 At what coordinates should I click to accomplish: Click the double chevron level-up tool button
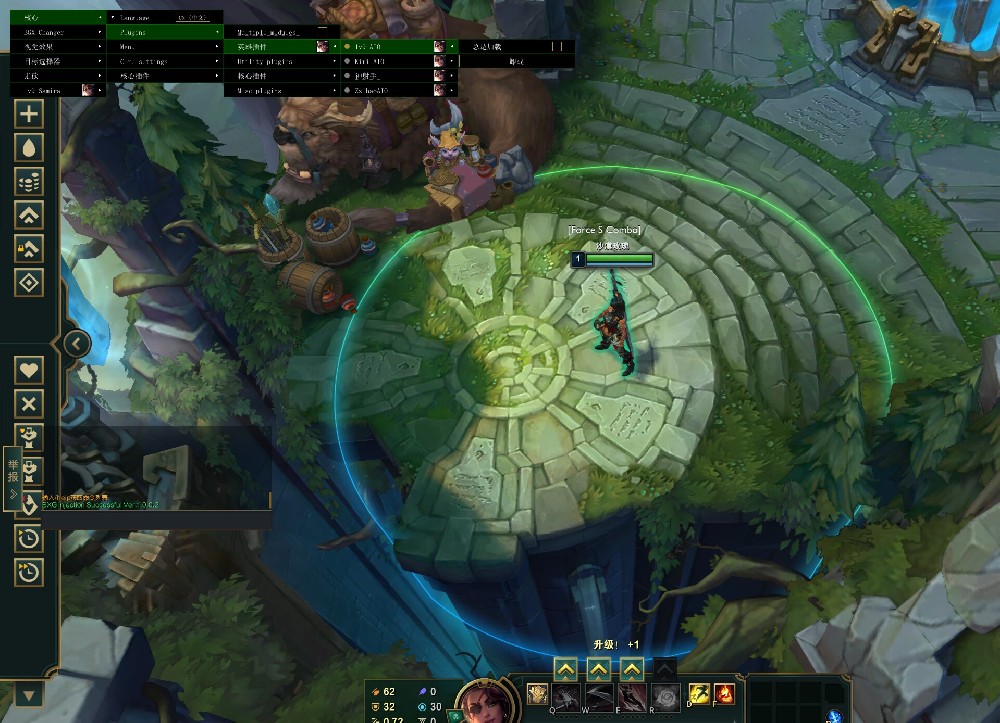coord(29,215)
